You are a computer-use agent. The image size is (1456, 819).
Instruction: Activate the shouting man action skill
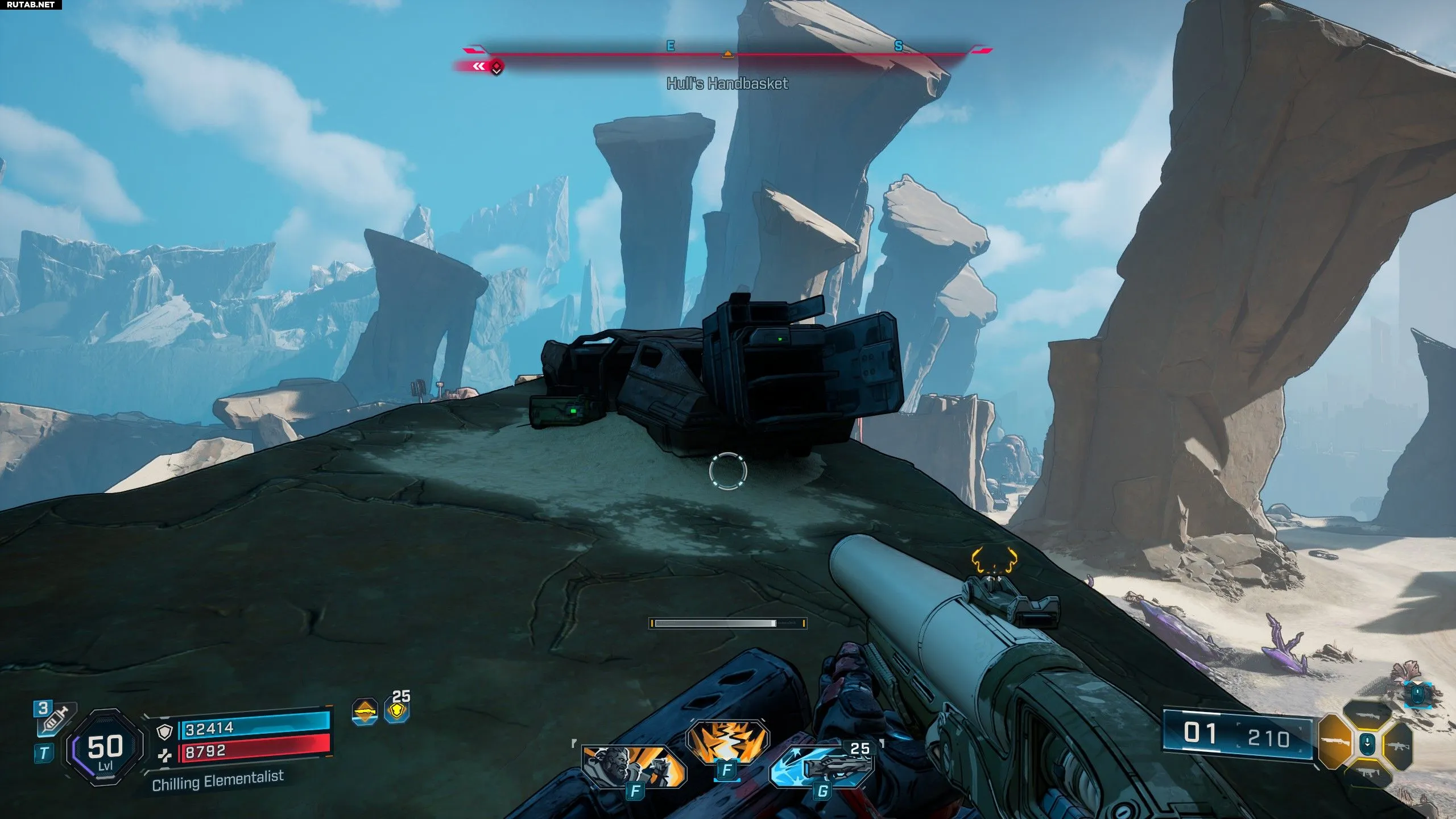coord(633,766)
